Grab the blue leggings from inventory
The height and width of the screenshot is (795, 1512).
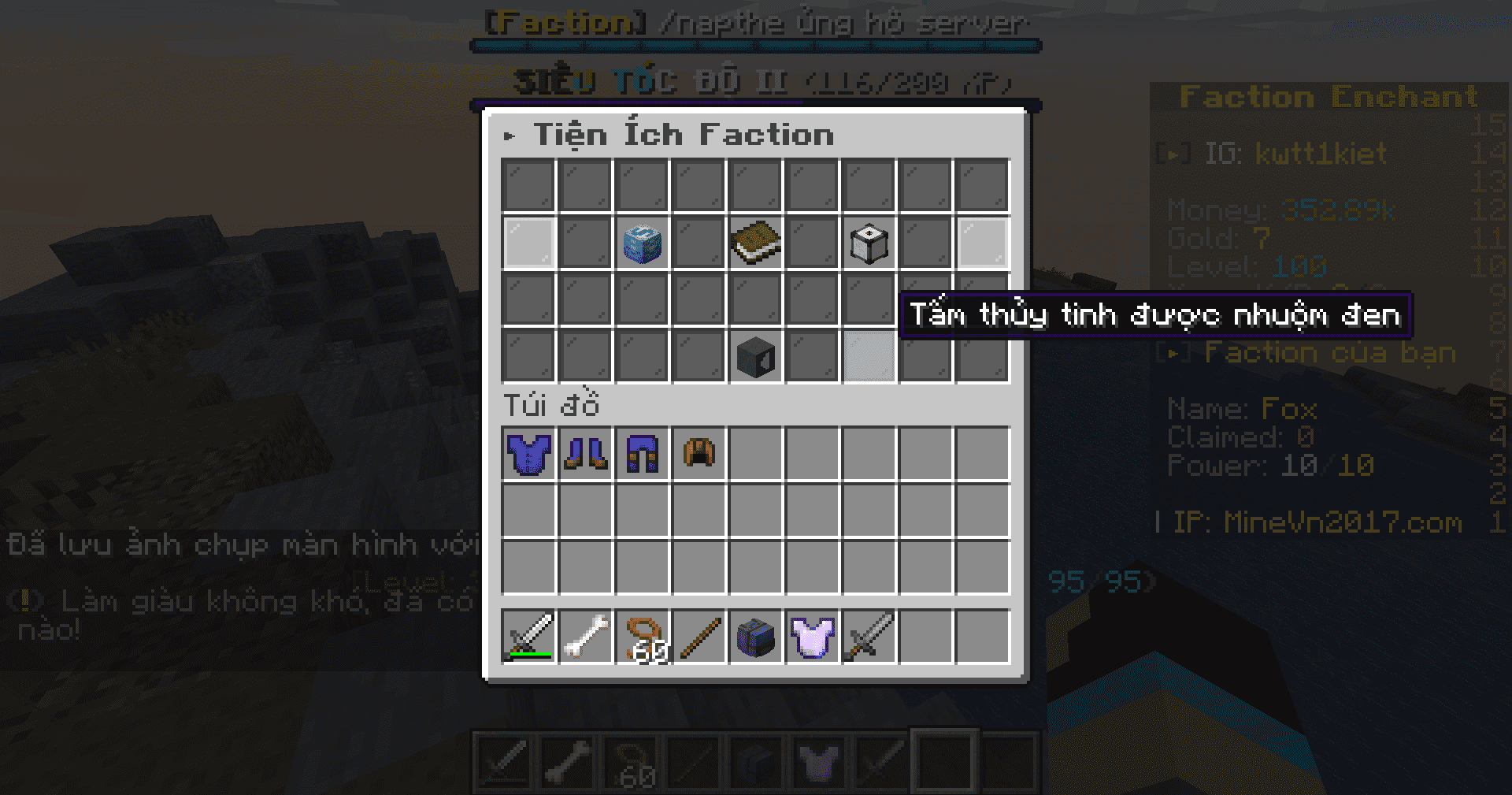click(642, 455)
